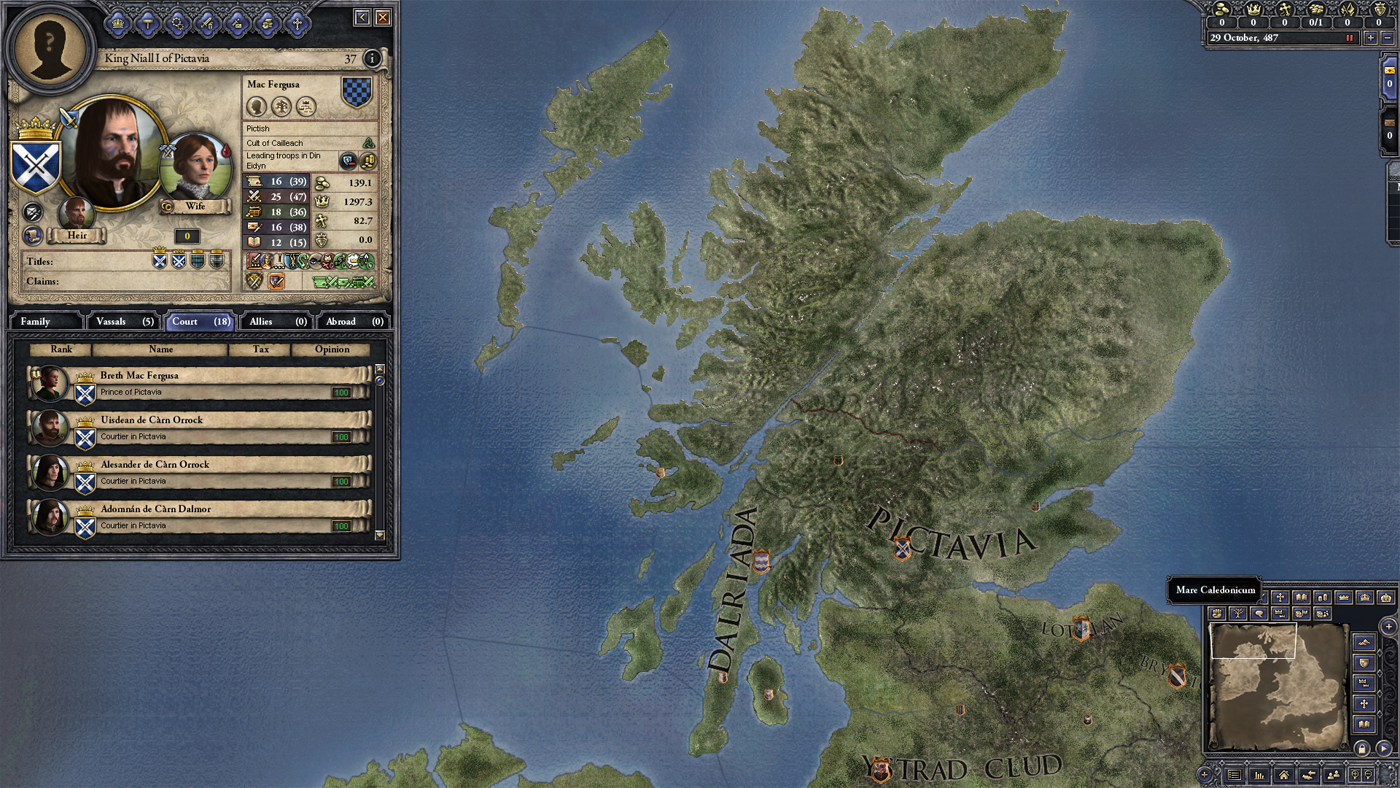Switch to the Family tab

(44, 321)
